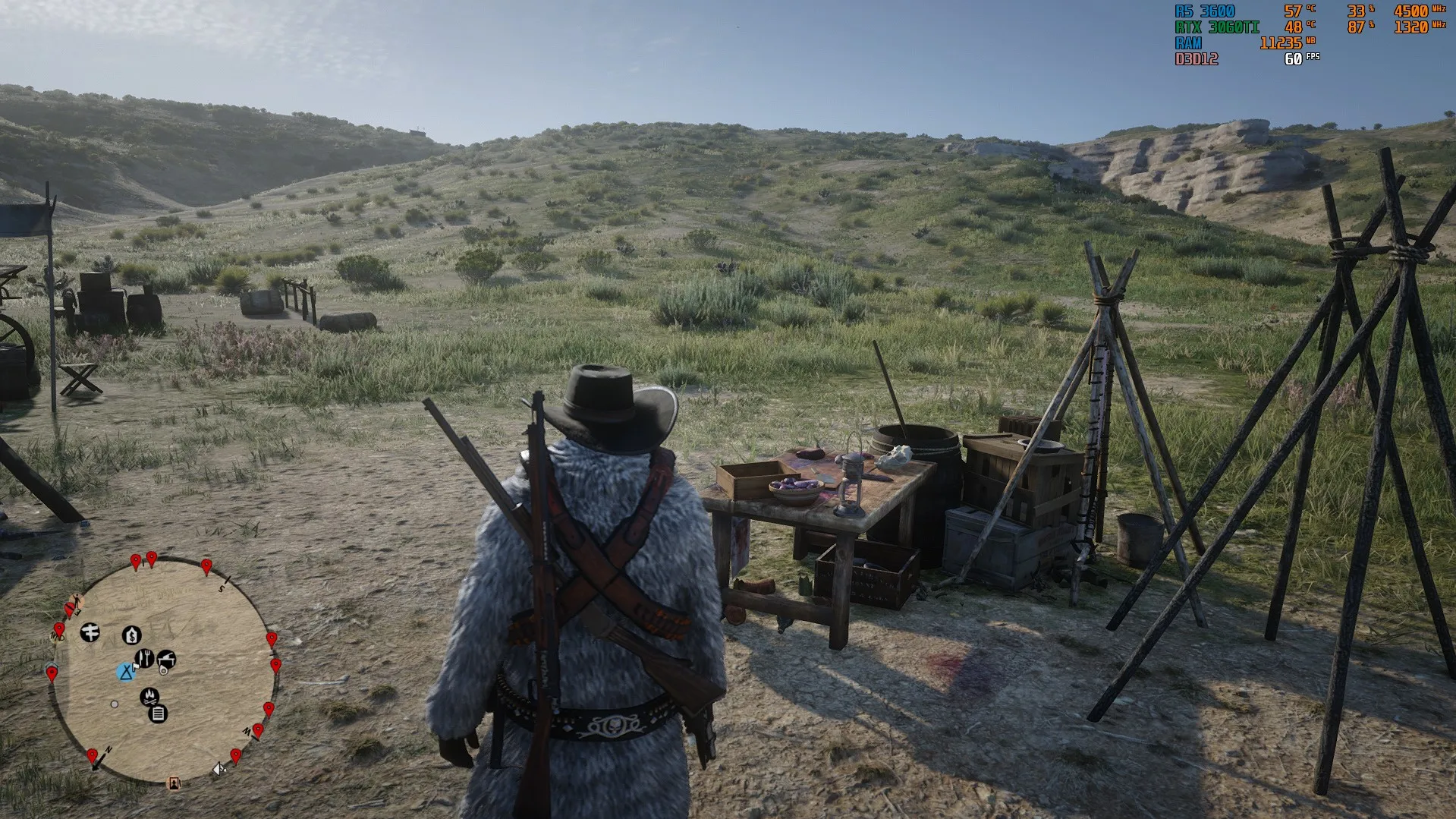The width and height of the screenshot is (1456, 819).
Task: Select the dollar ledger icon on minimap
Action: point(132,635)
